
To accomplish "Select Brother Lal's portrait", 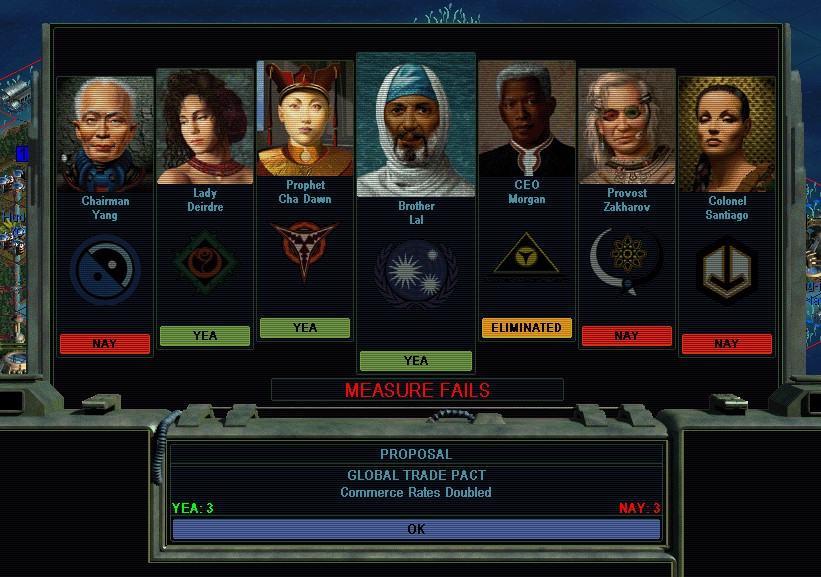I will point(416,125).
